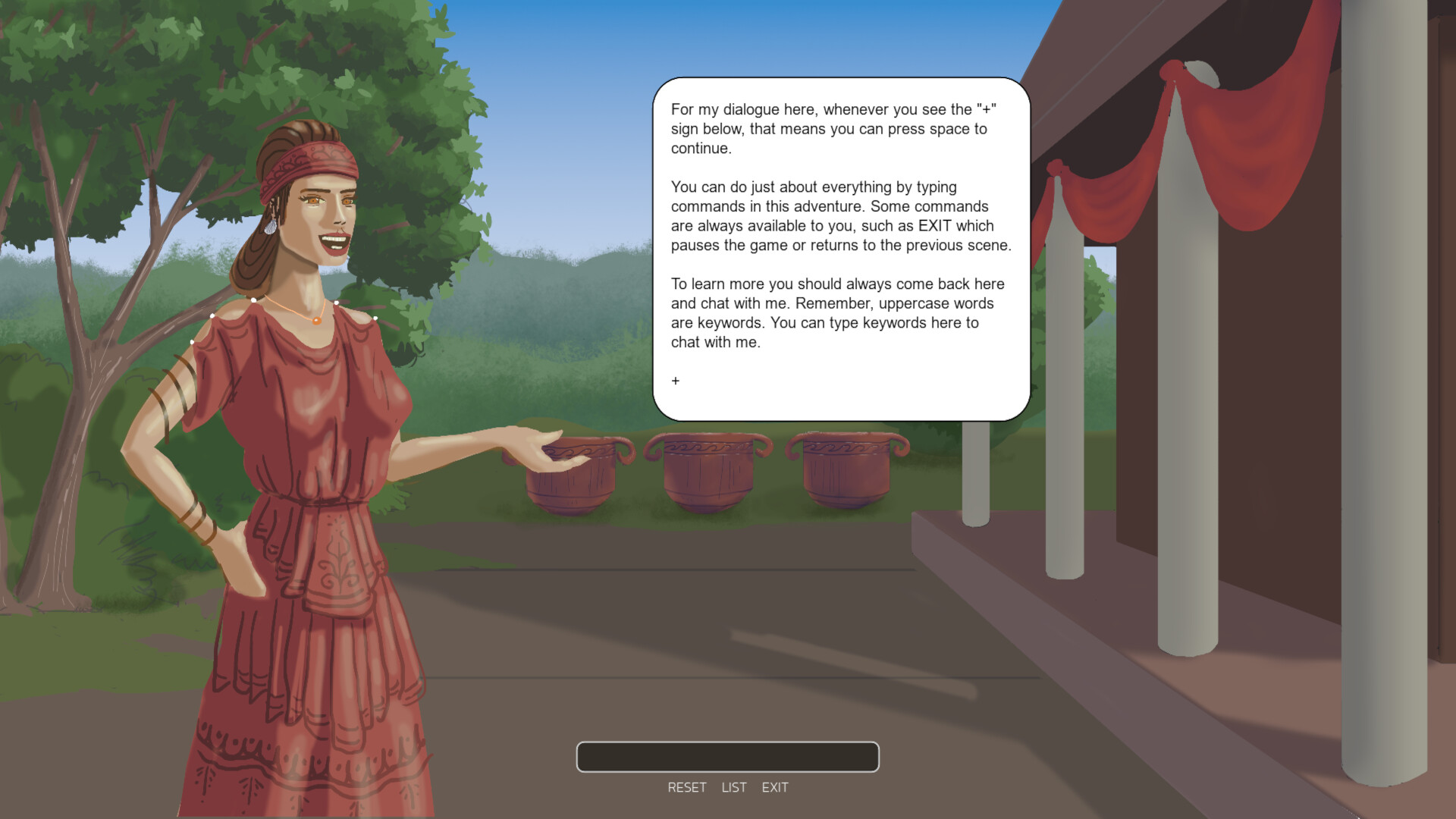
Task: Click the "+" sign to continue dialogue
Action: click(675, 381)
